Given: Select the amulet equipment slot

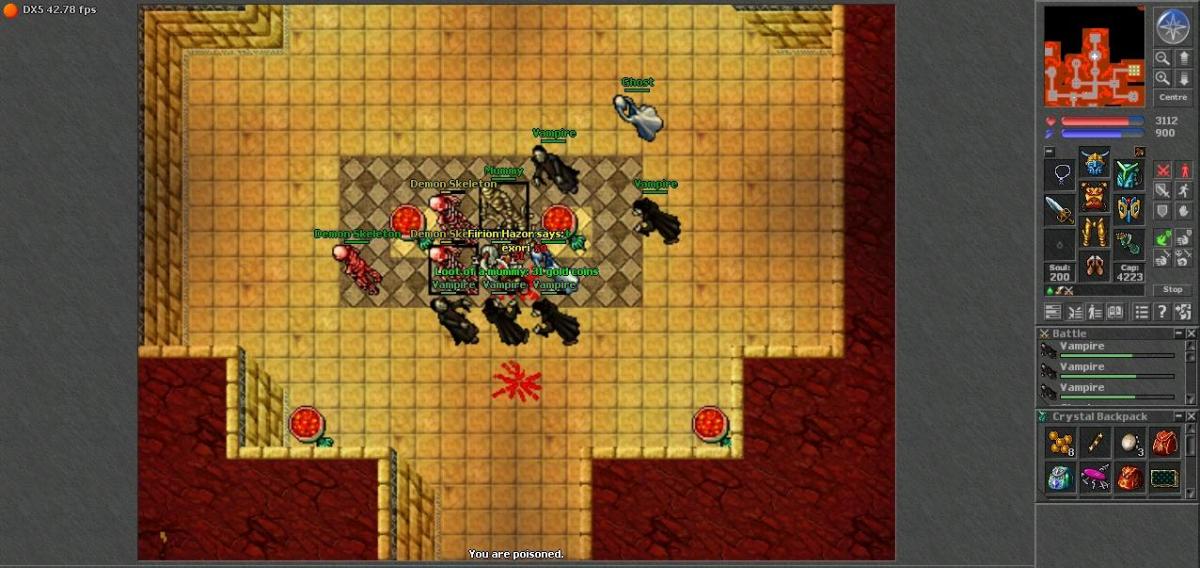Looking at the screenshot, I should tap(1060, 175).
